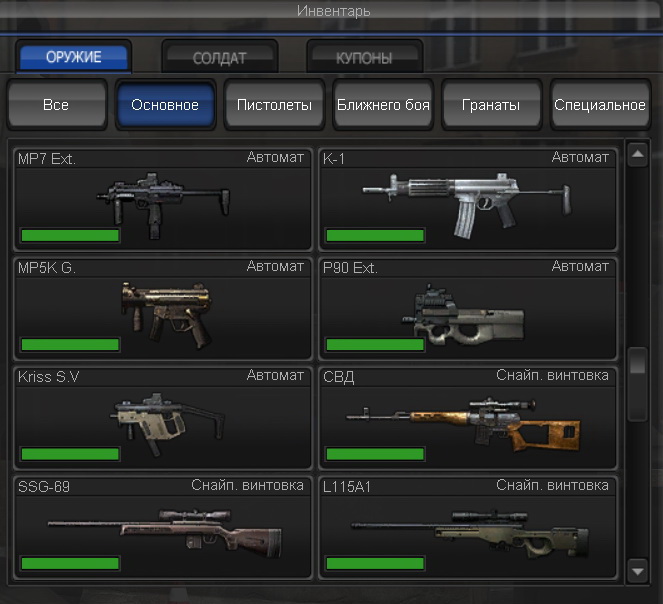
Task: Choose the СВД sniper rifle slot
Action: click(x=467, y=417)
